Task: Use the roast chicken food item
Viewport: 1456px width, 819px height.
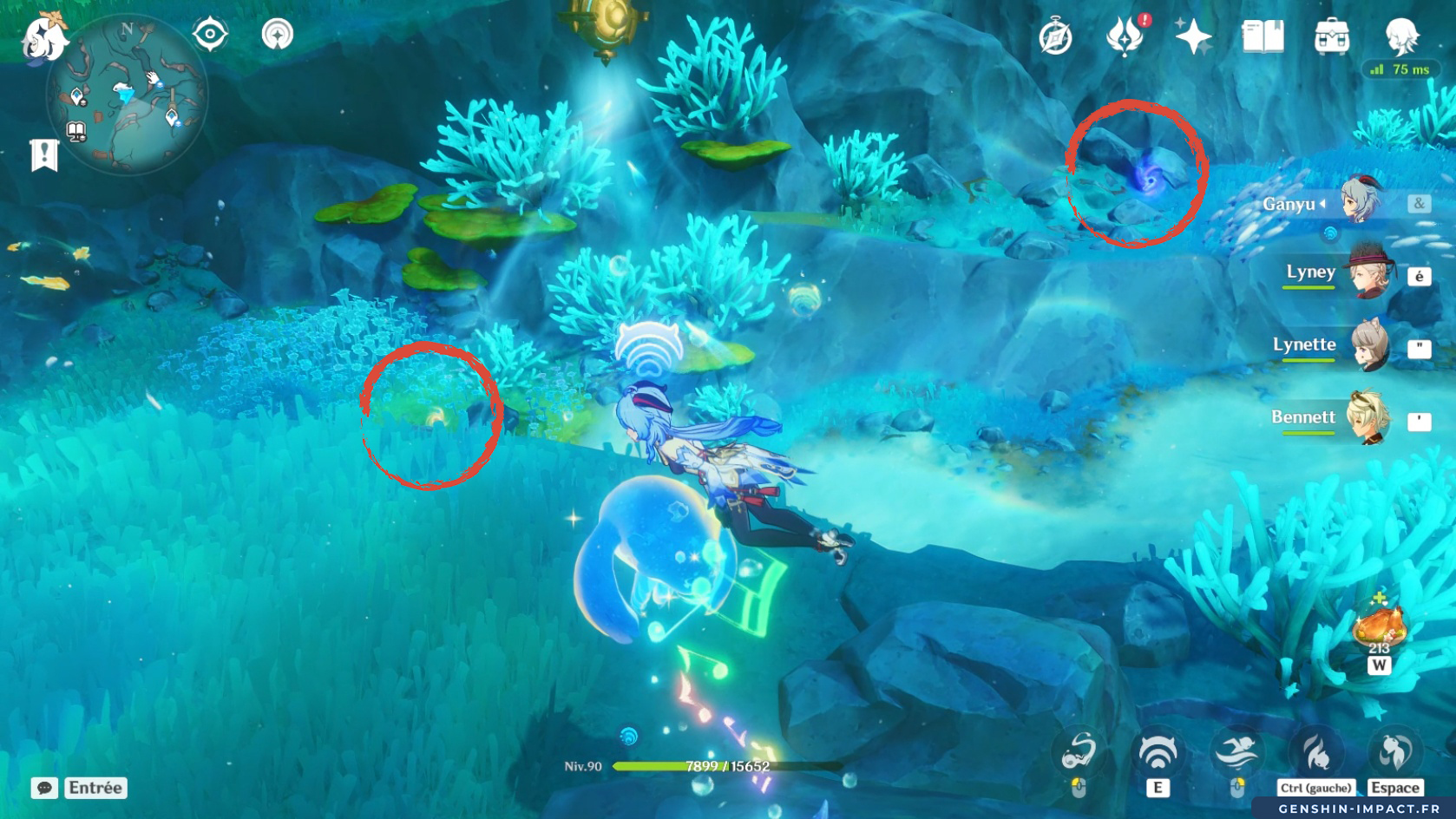Action: pyautogui.click(x=1379, y=626)
